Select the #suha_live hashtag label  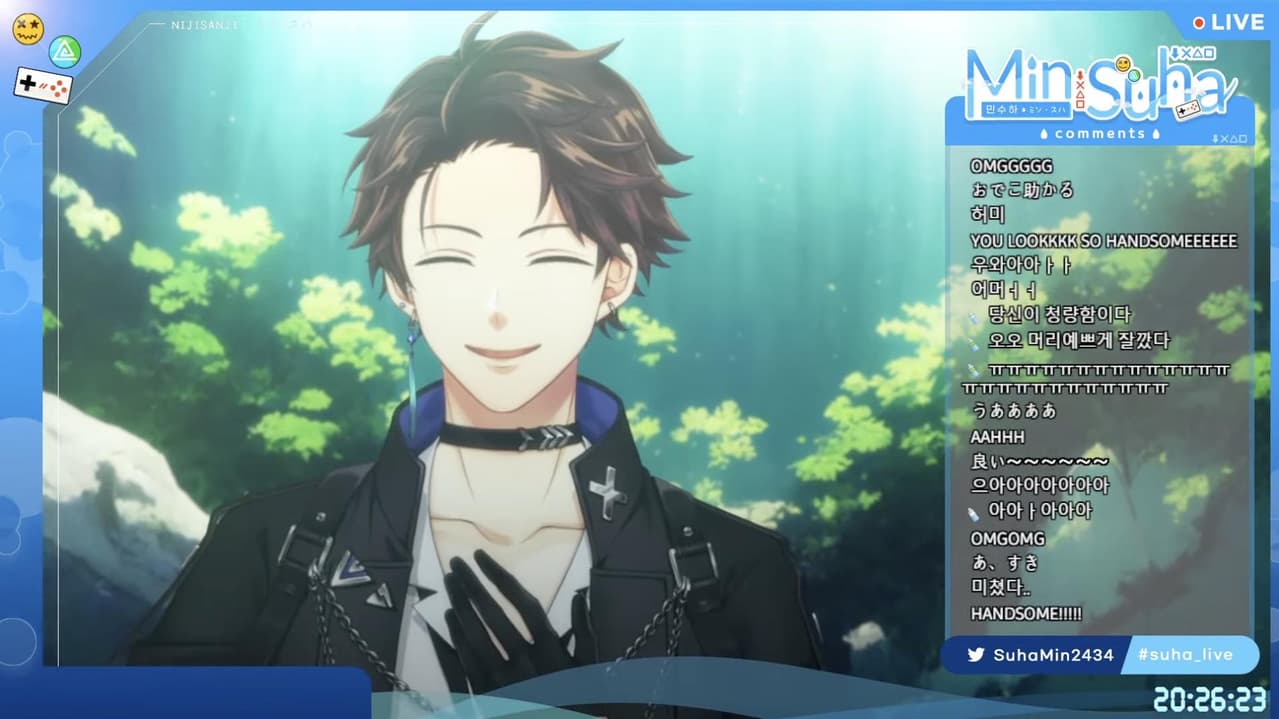(1185, 655)
